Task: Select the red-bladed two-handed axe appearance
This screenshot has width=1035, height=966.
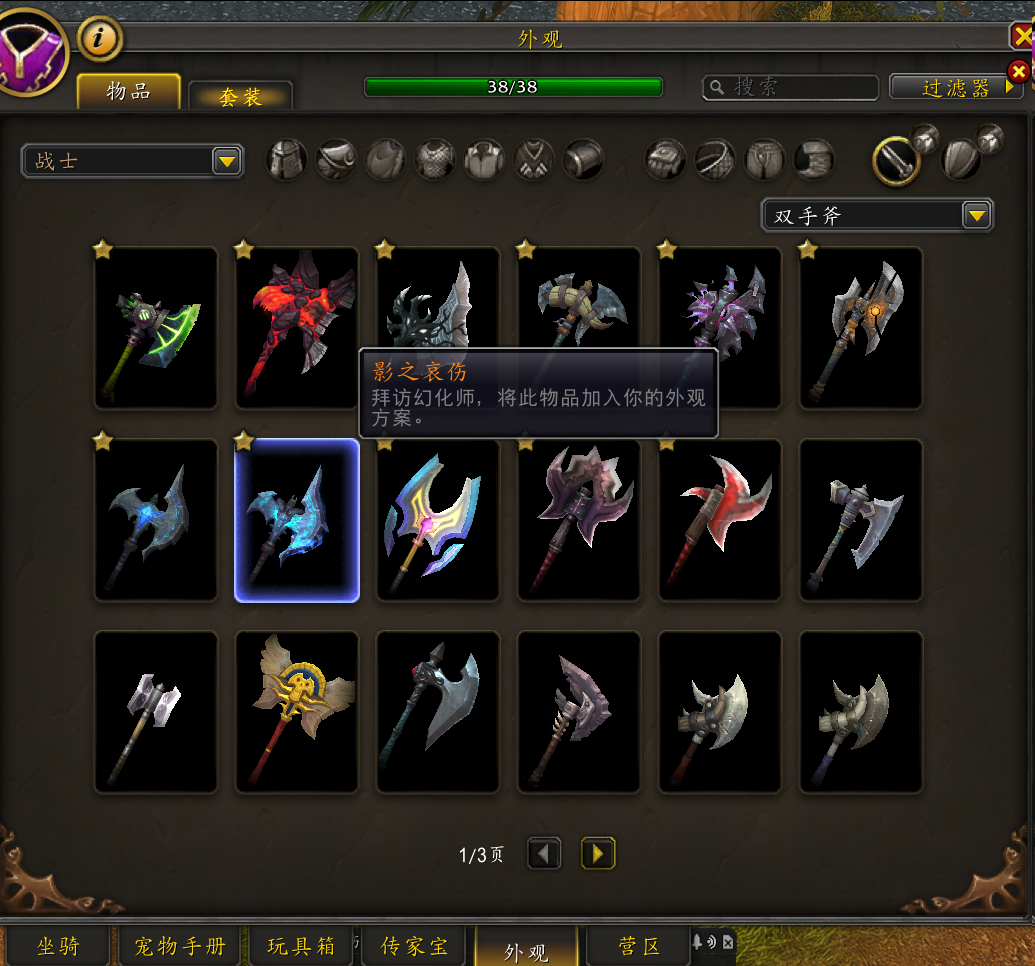Action: 720,520
